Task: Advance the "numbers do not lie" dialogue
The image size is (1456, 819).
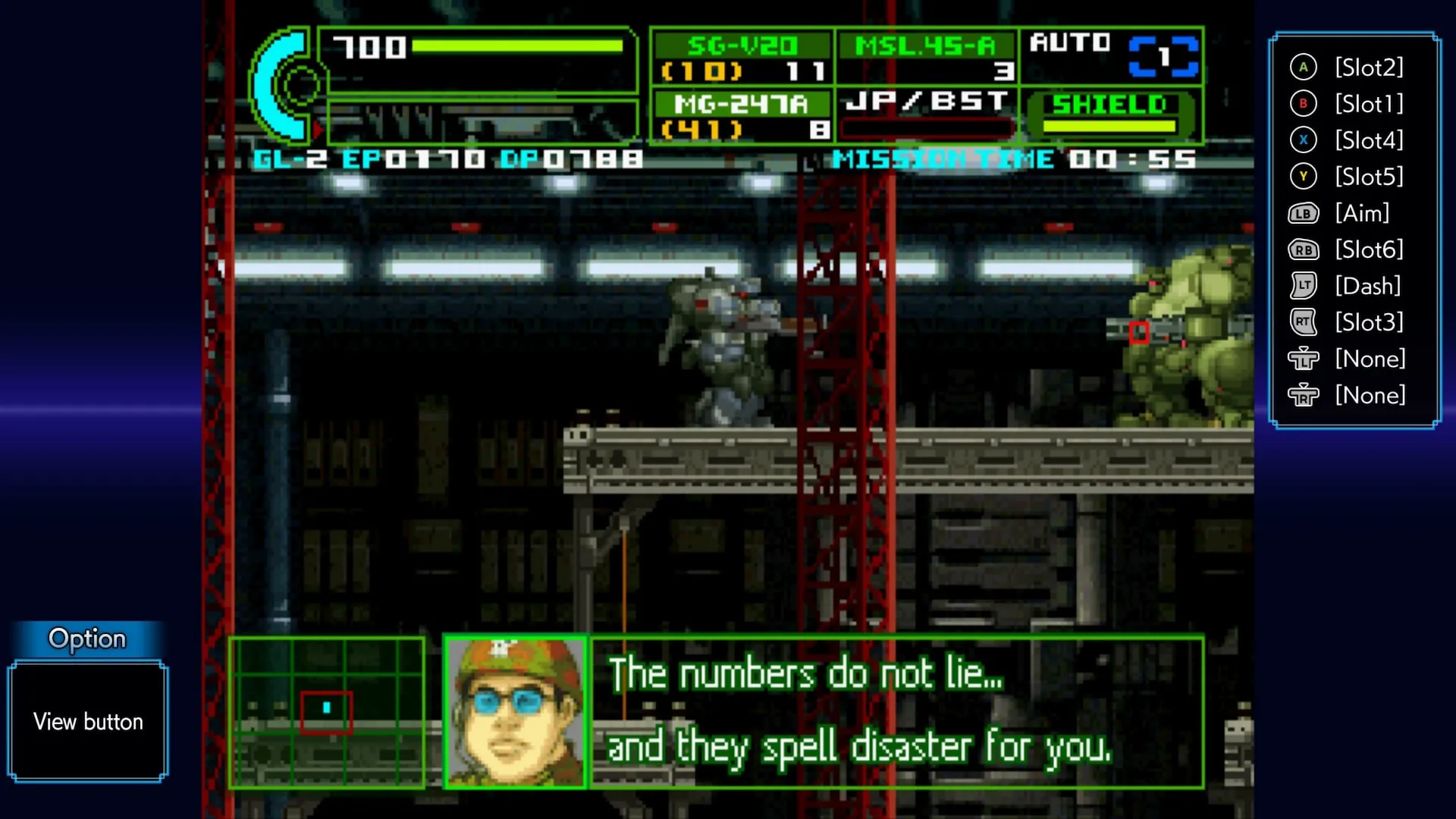Action: [896, 712]
